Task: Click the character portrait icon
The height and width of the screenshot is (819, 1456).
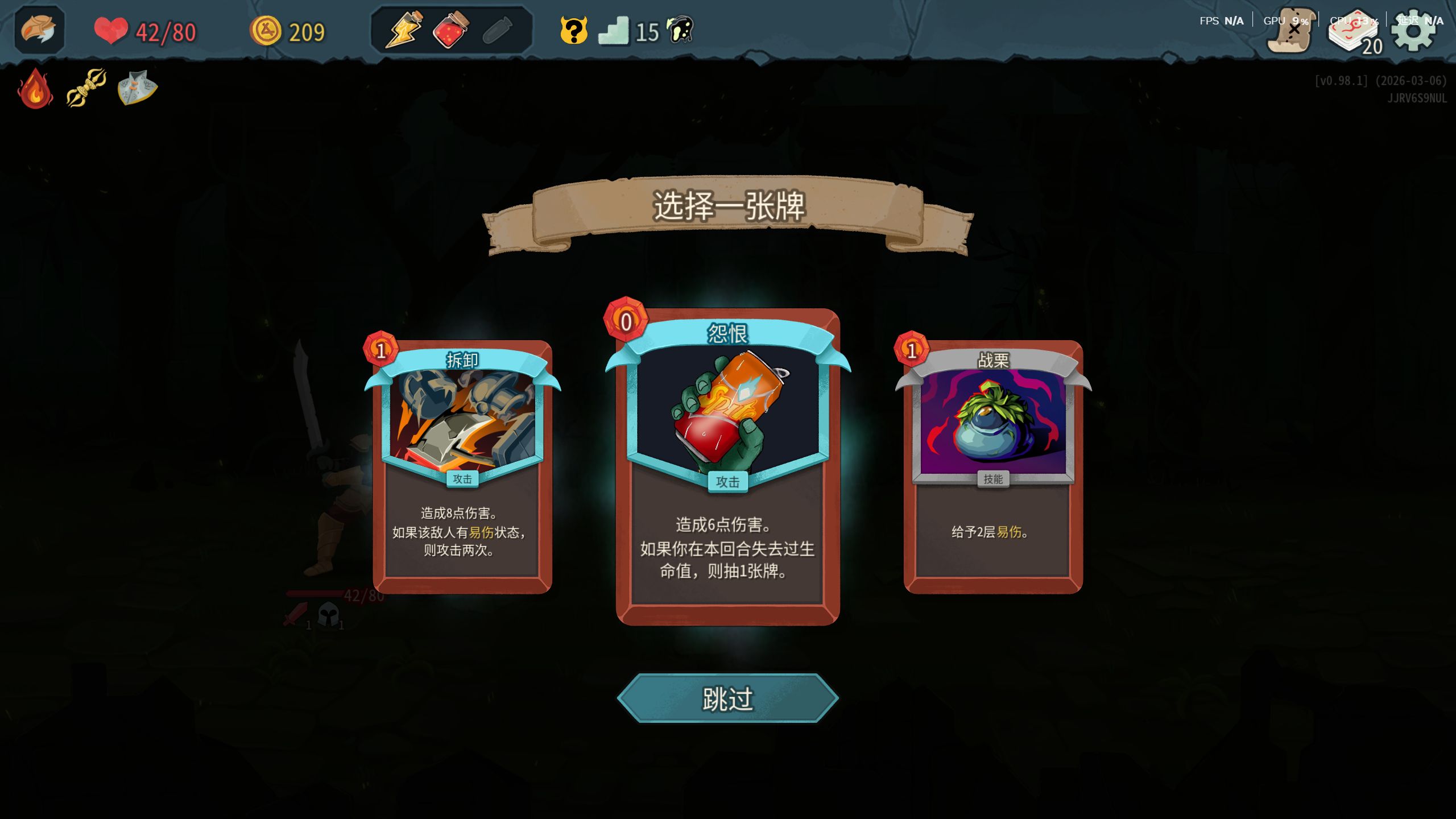Action: point(39,30)
